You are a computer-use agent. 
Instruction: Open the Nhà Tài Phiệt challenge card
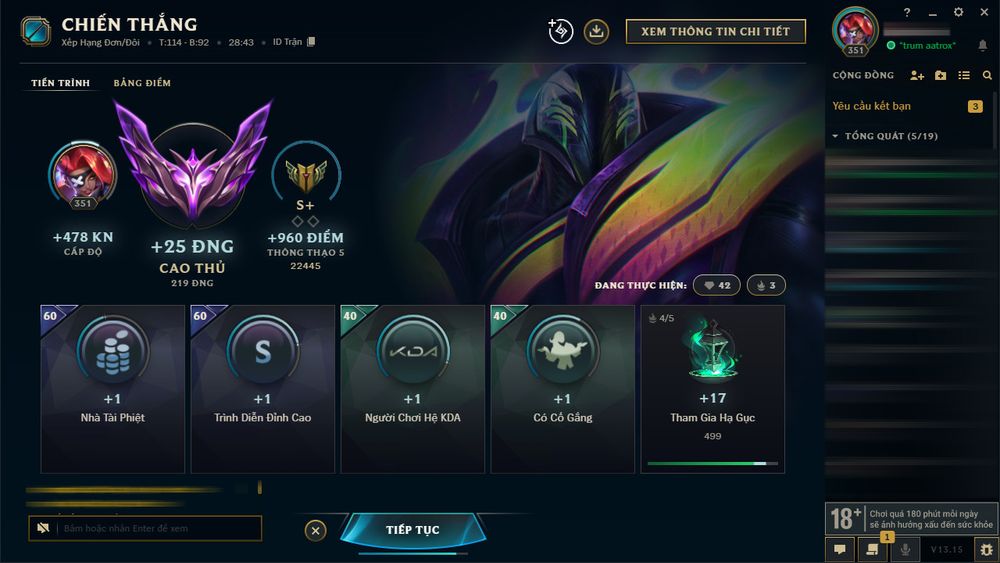click(113, 388)
